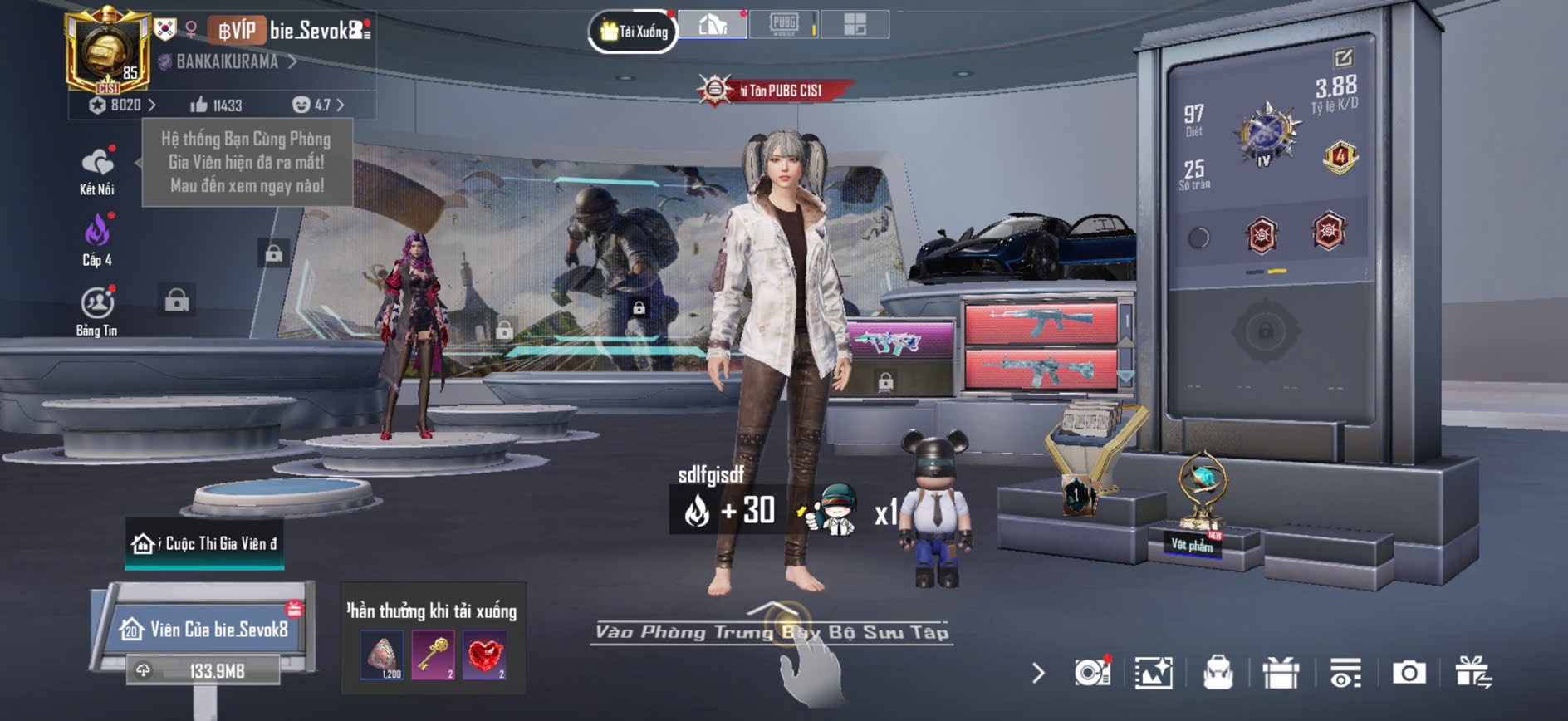Open the Cuộc Thi Gia Viên banner
The width and height of the screenshot is (1568, 721).
204,544
